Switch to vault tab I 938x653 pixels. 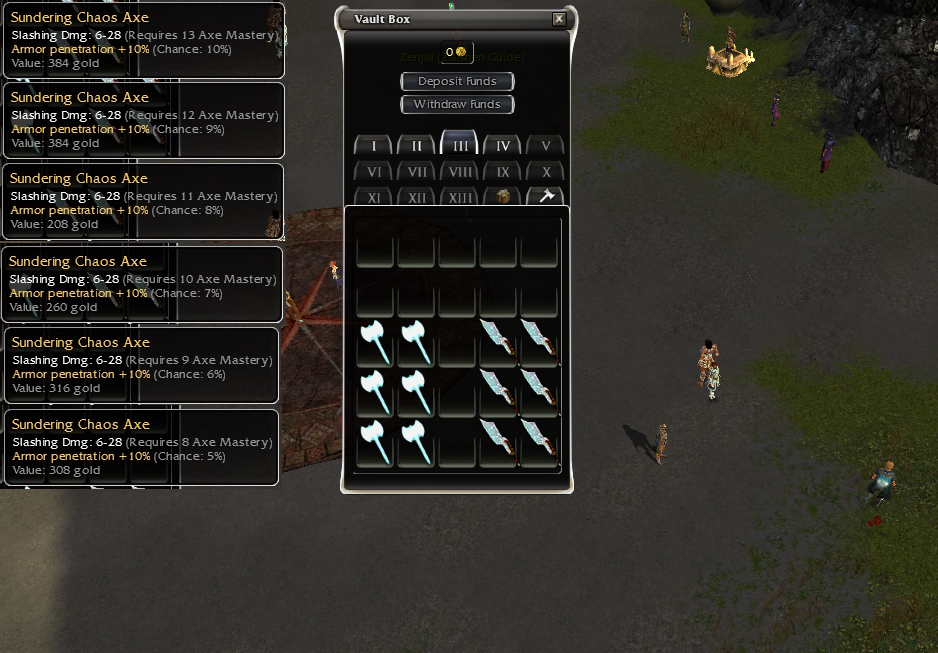[x=374, y=146]
